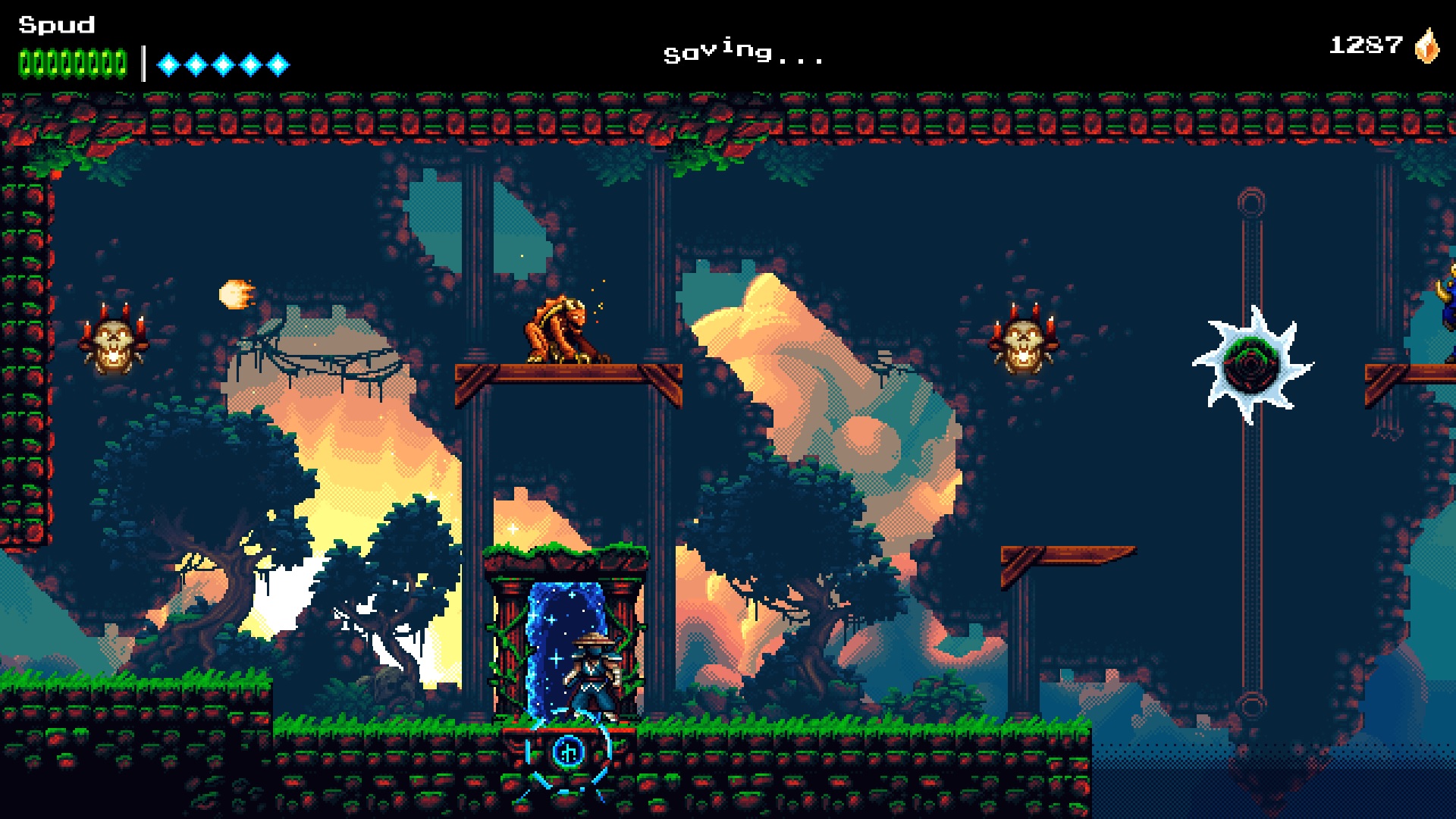The width and height of the screenshot is (1456, 819).
Task: Click the rightmost blue mana diamond
Action: pyautogui.click(x=278, y=64)
